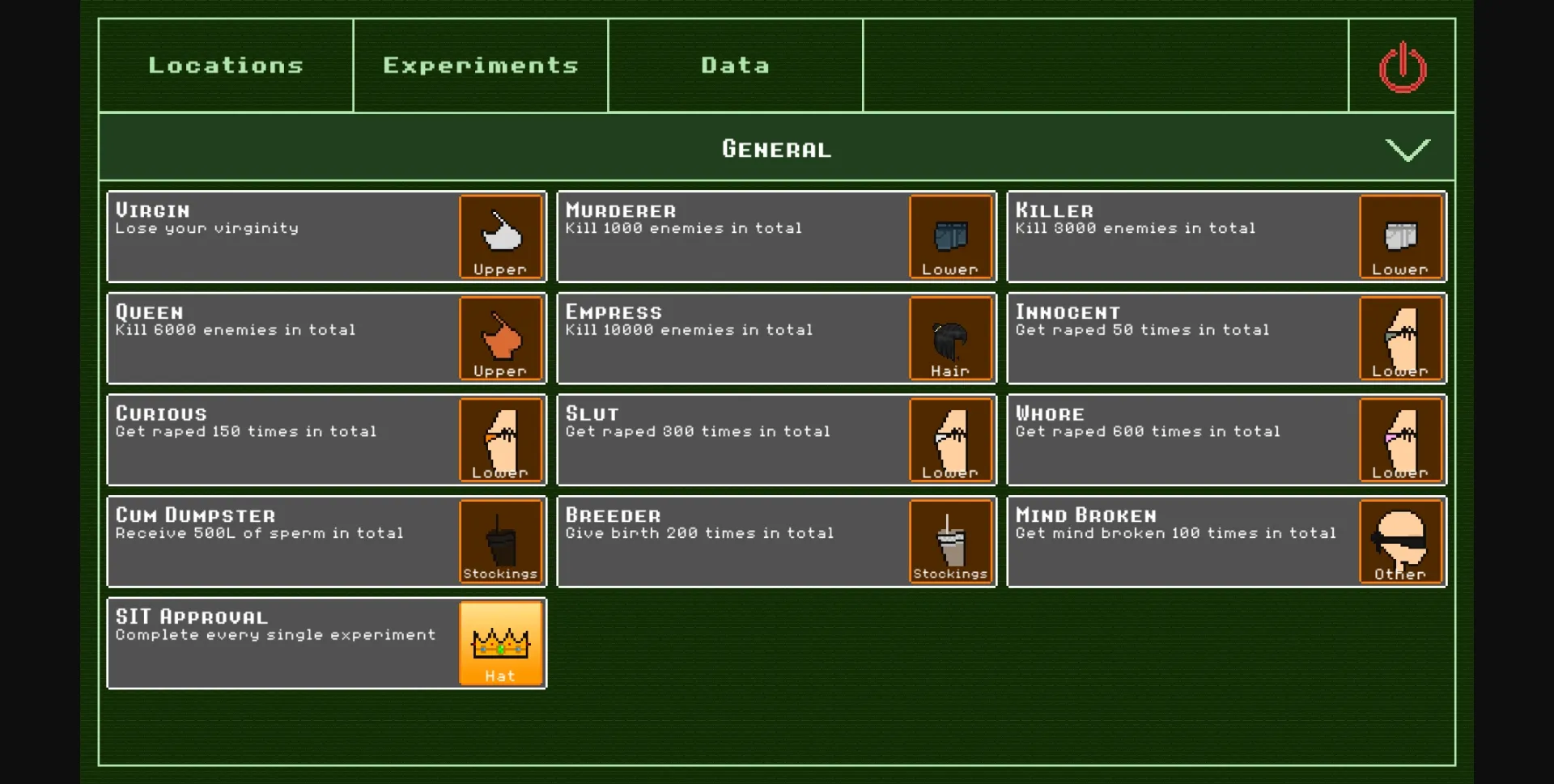Click the Empress achievement Hair reward icon
1554x784 pixels.
(950, 338)
